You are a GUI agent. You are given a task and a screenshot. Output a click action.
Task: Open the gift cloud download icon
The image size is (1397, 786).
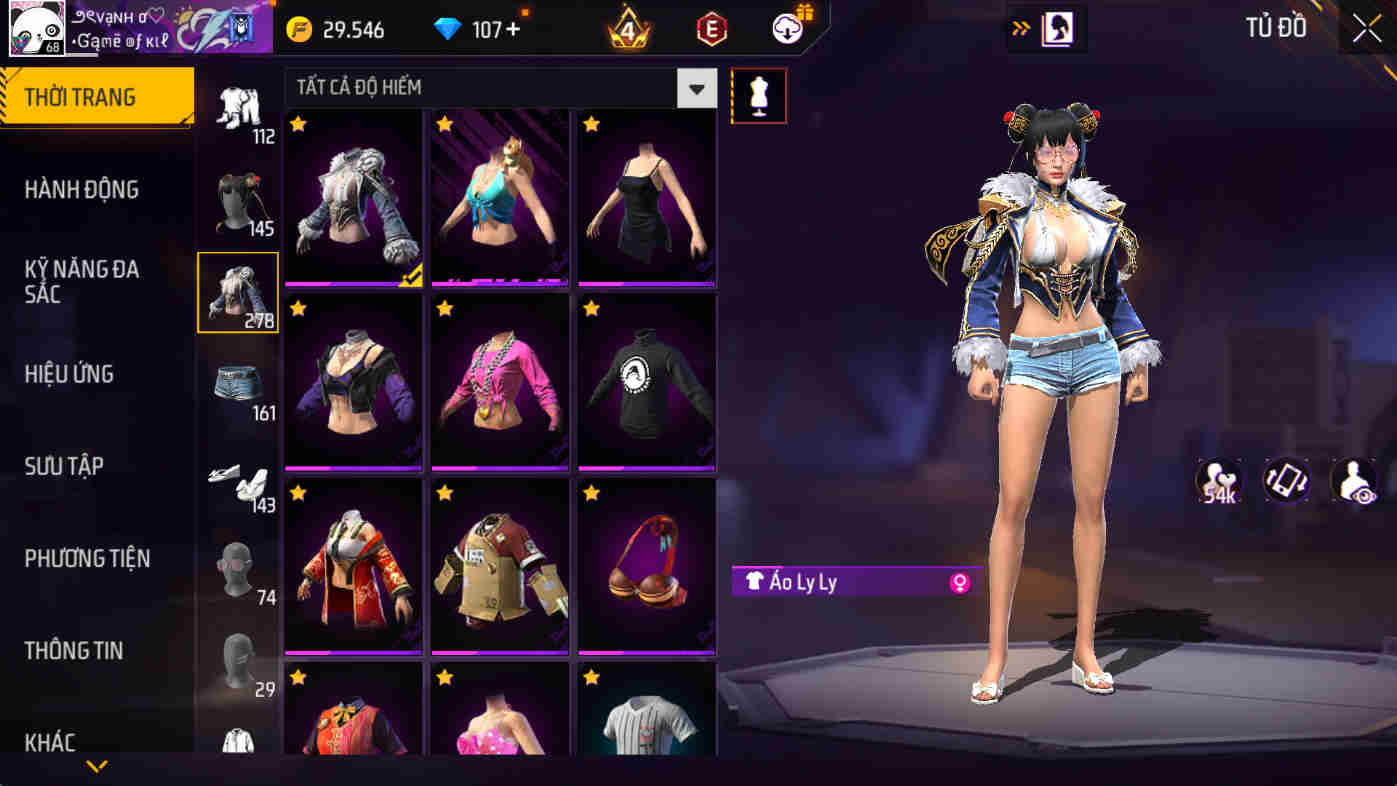(787, 27)
